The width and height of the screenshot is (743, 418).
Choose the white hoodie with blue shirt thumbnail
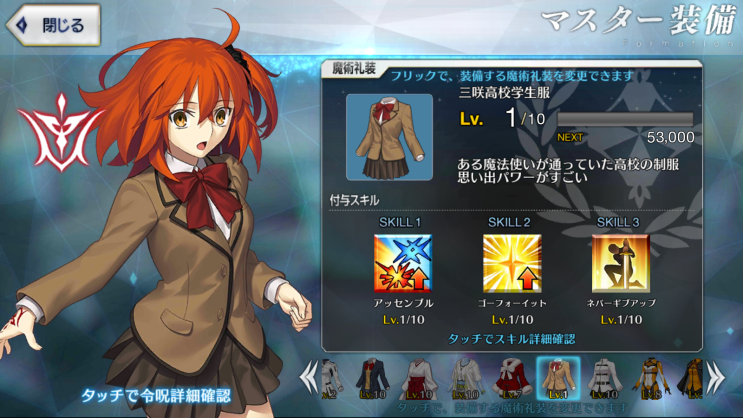(465, 378)
